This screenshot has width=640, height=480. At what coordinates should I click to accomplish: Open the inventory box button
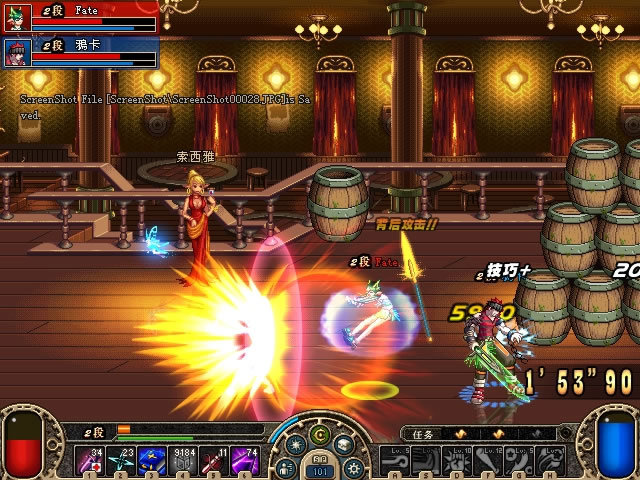coord(342,445)
